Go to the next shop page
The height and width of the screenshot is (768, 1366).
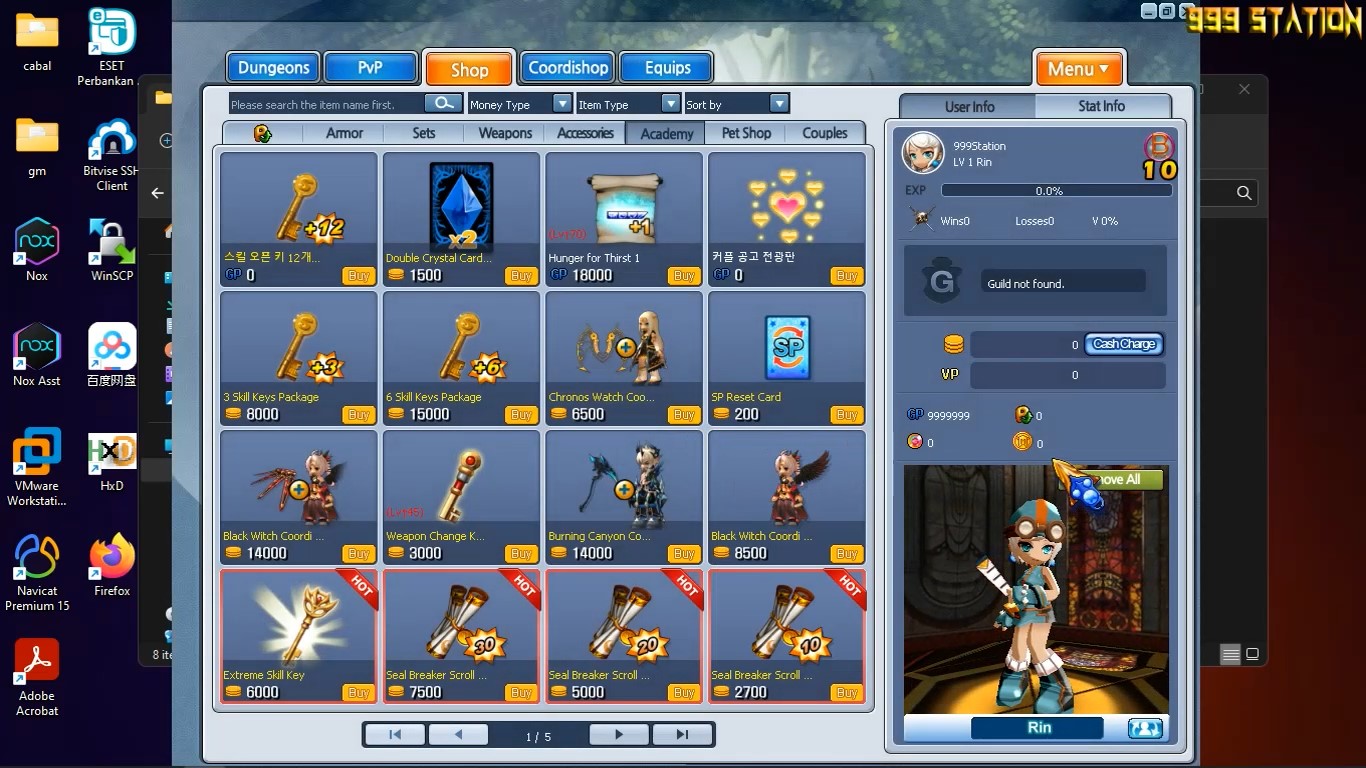click(619, 735)
